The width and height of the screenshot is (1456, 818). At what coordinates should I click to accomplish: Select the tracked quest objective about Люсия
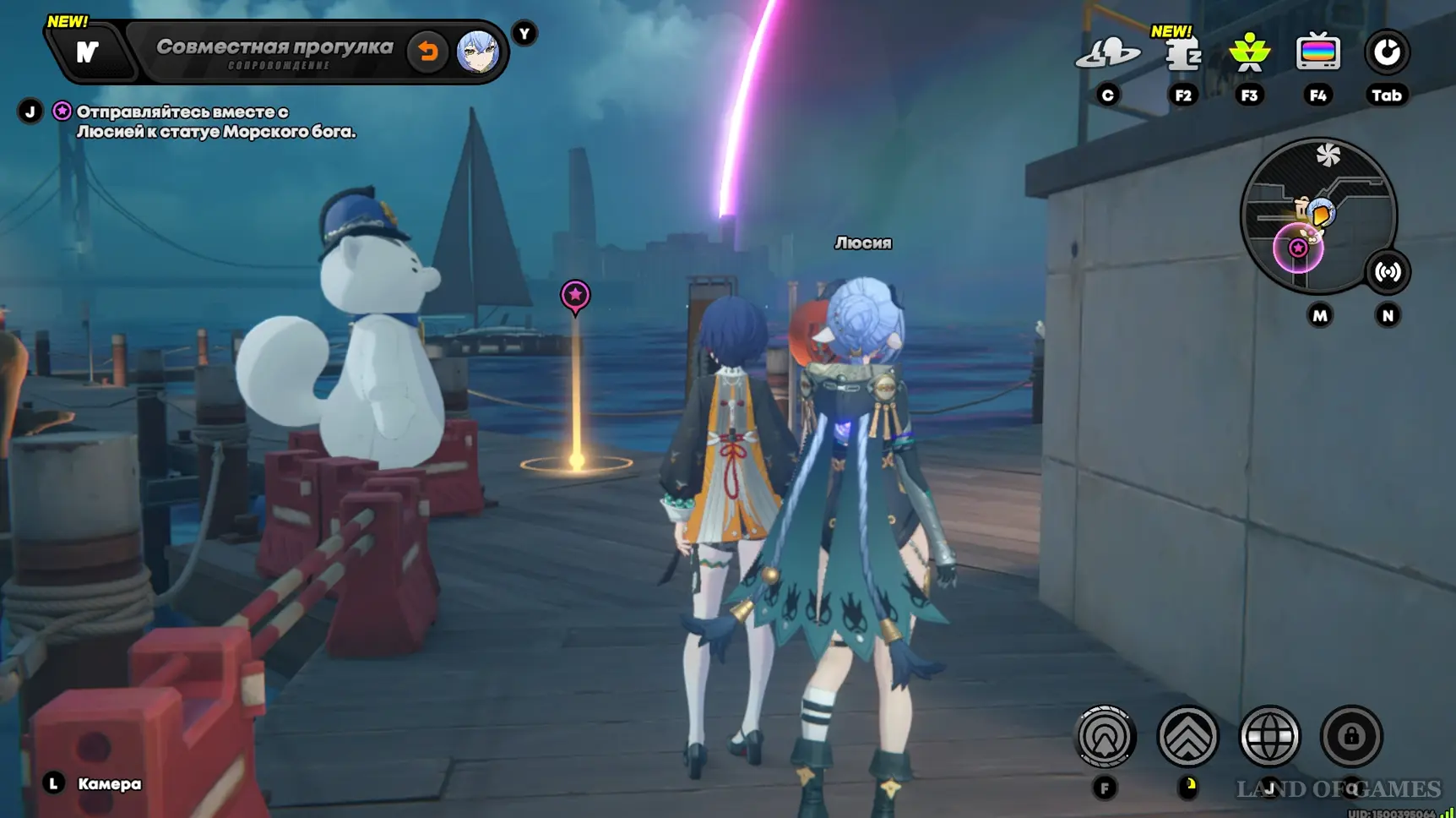(215, 122)
